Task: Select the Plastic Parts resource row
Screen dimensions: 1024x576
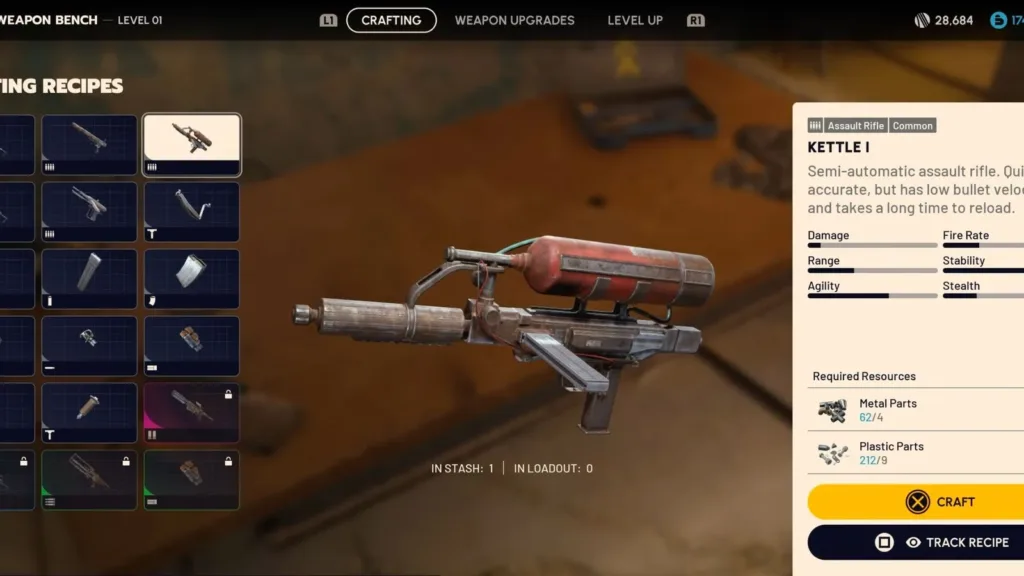Action: (915, 453)
